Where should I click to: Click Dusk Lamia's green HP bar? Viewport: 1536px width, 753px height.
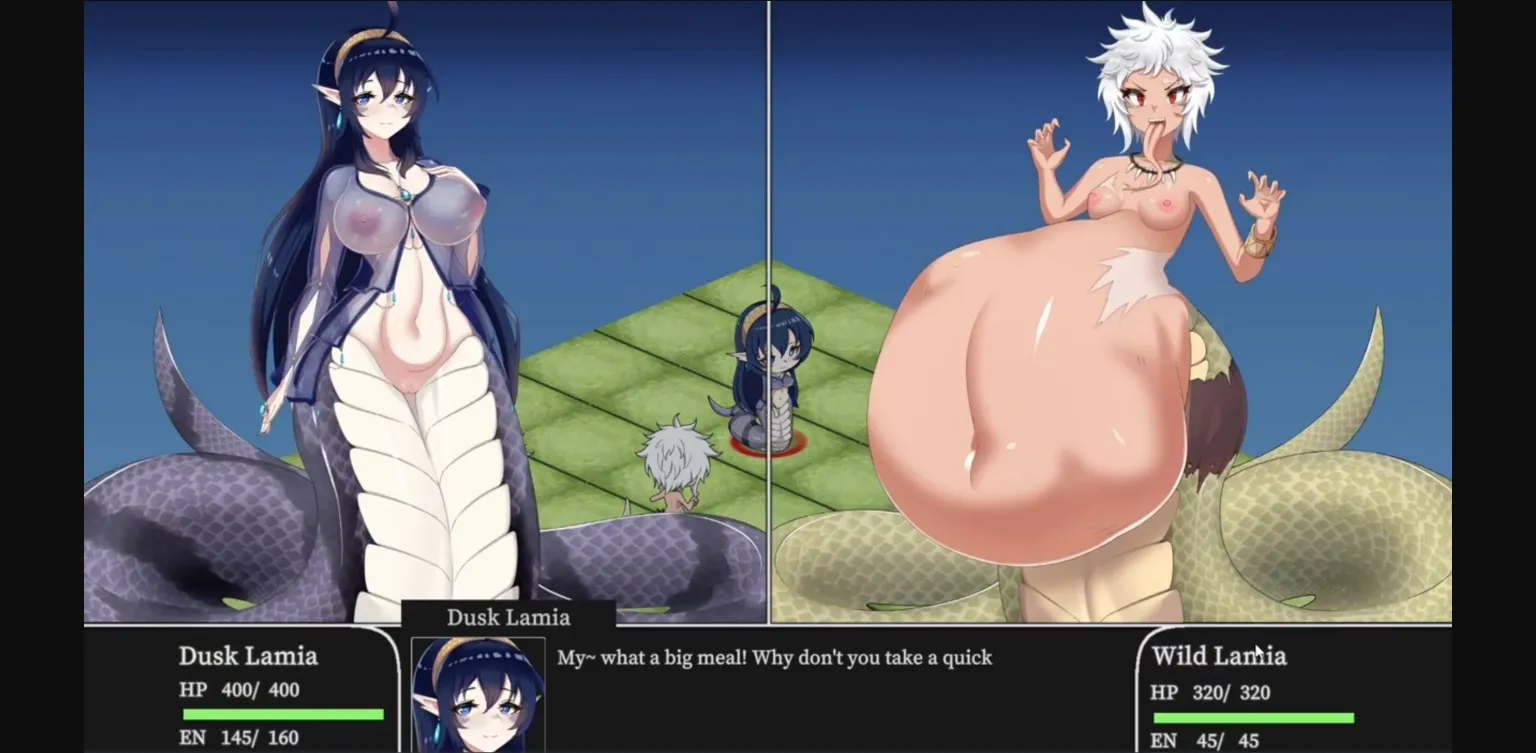pos(283,713)
